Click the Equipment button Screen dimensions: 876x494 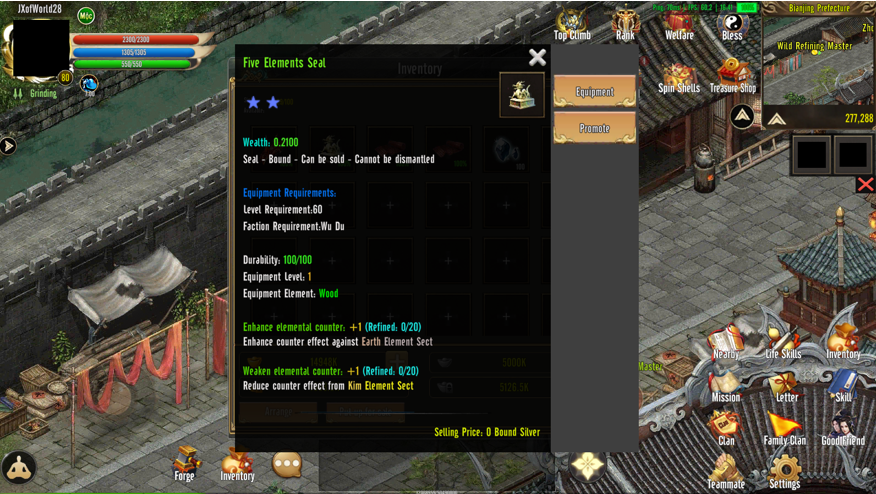point(595,92)
